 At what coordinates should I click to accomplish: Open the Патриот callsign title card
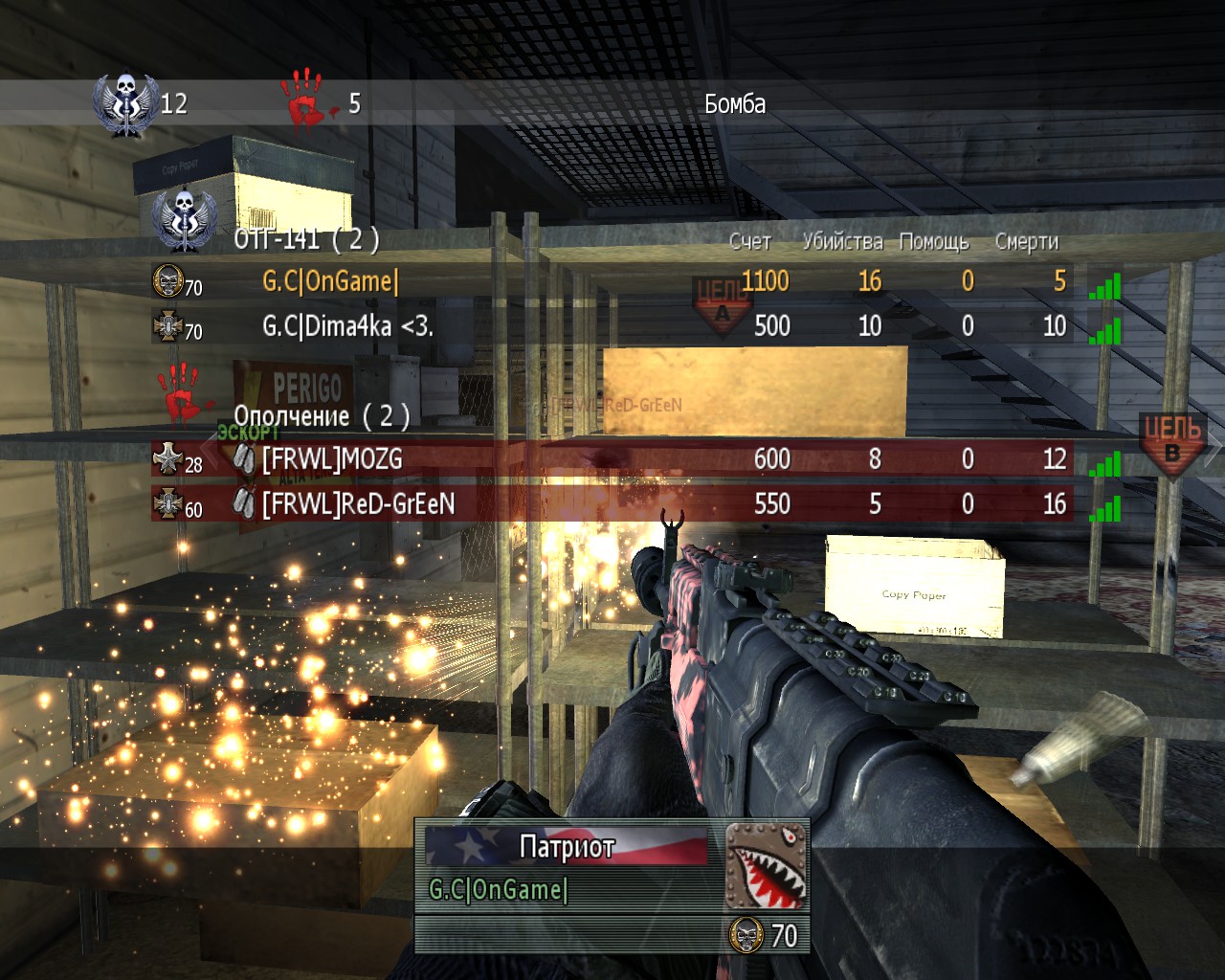click(x=567, y=846)
